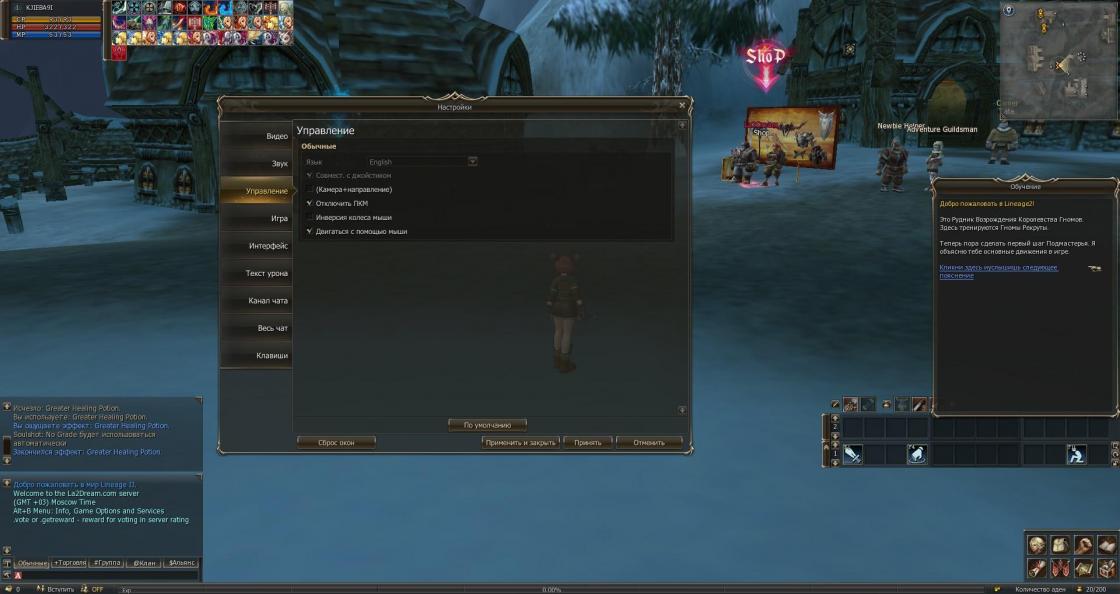Open the inventory backpack menu icon
This screenshot has width=1120, height=594.
click(1059, 546)
